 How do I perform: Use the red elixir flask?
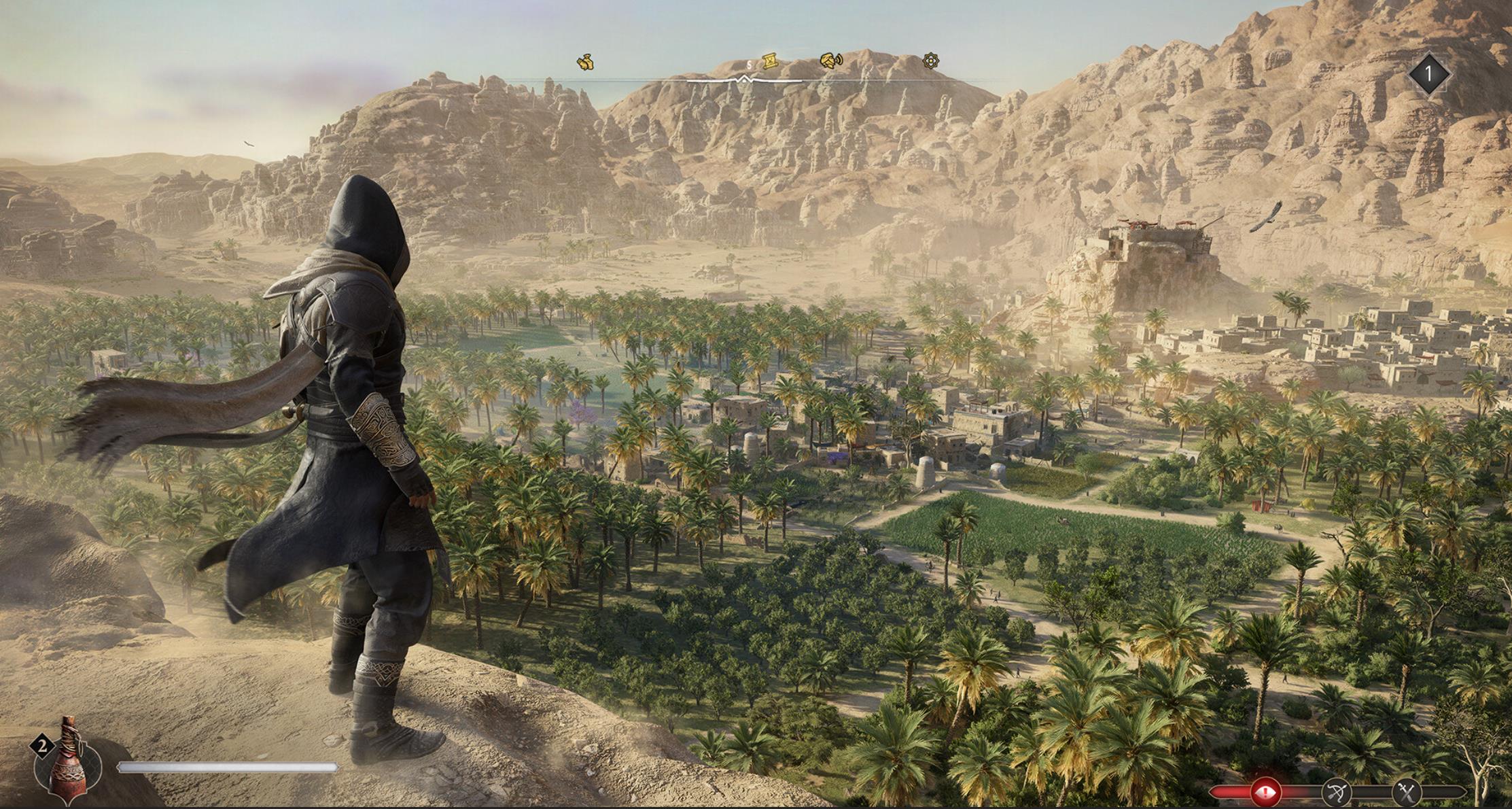click(67, 761)
